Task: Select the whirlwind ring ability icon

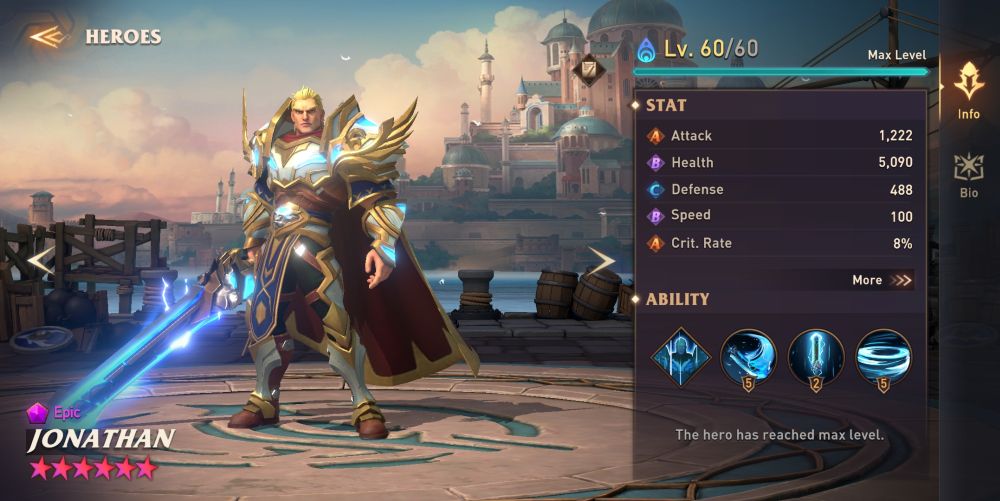Action: (x=883, y=357)
